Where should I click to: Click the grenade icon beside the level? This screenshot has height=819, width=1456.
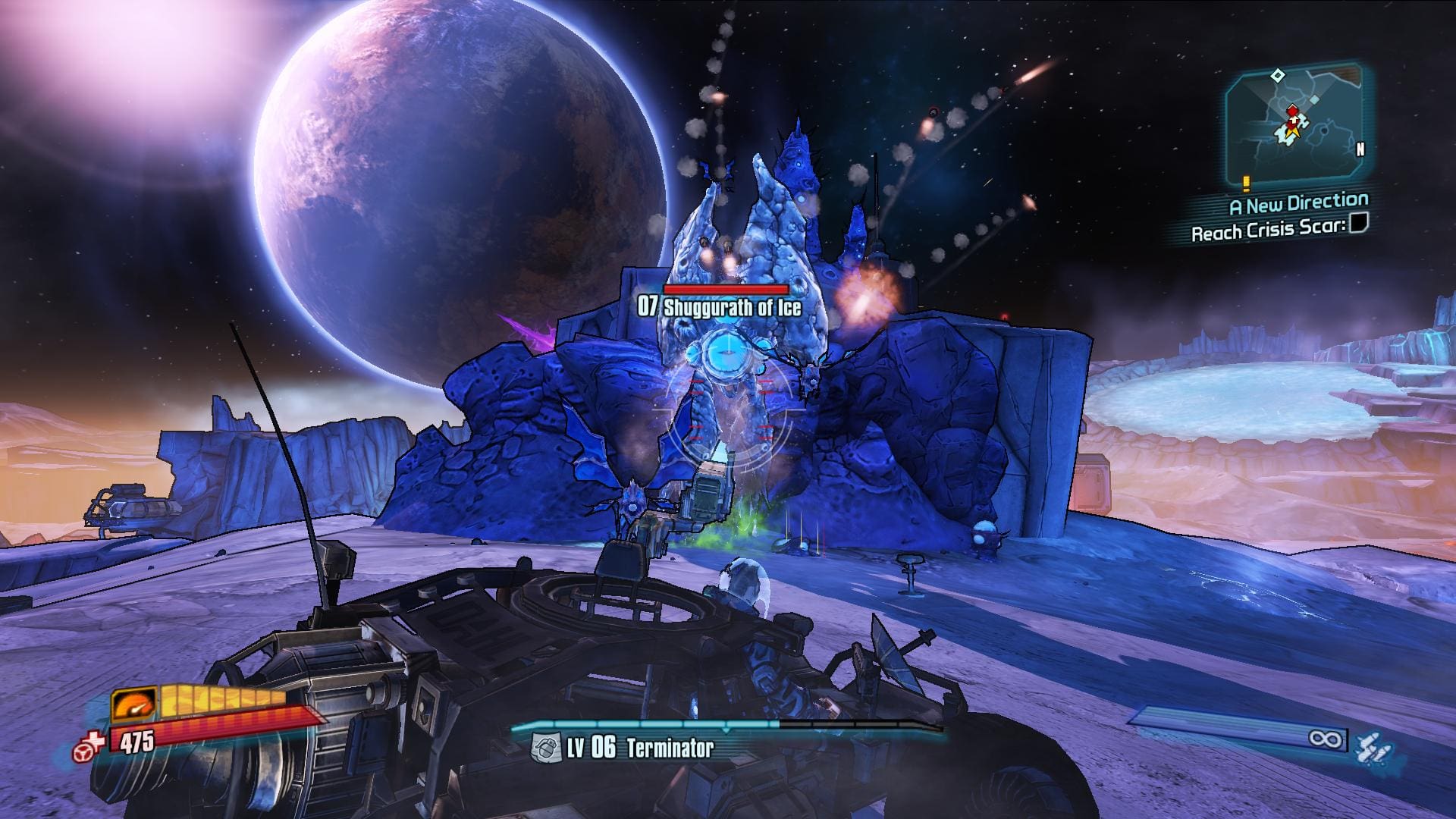[545, 749]
